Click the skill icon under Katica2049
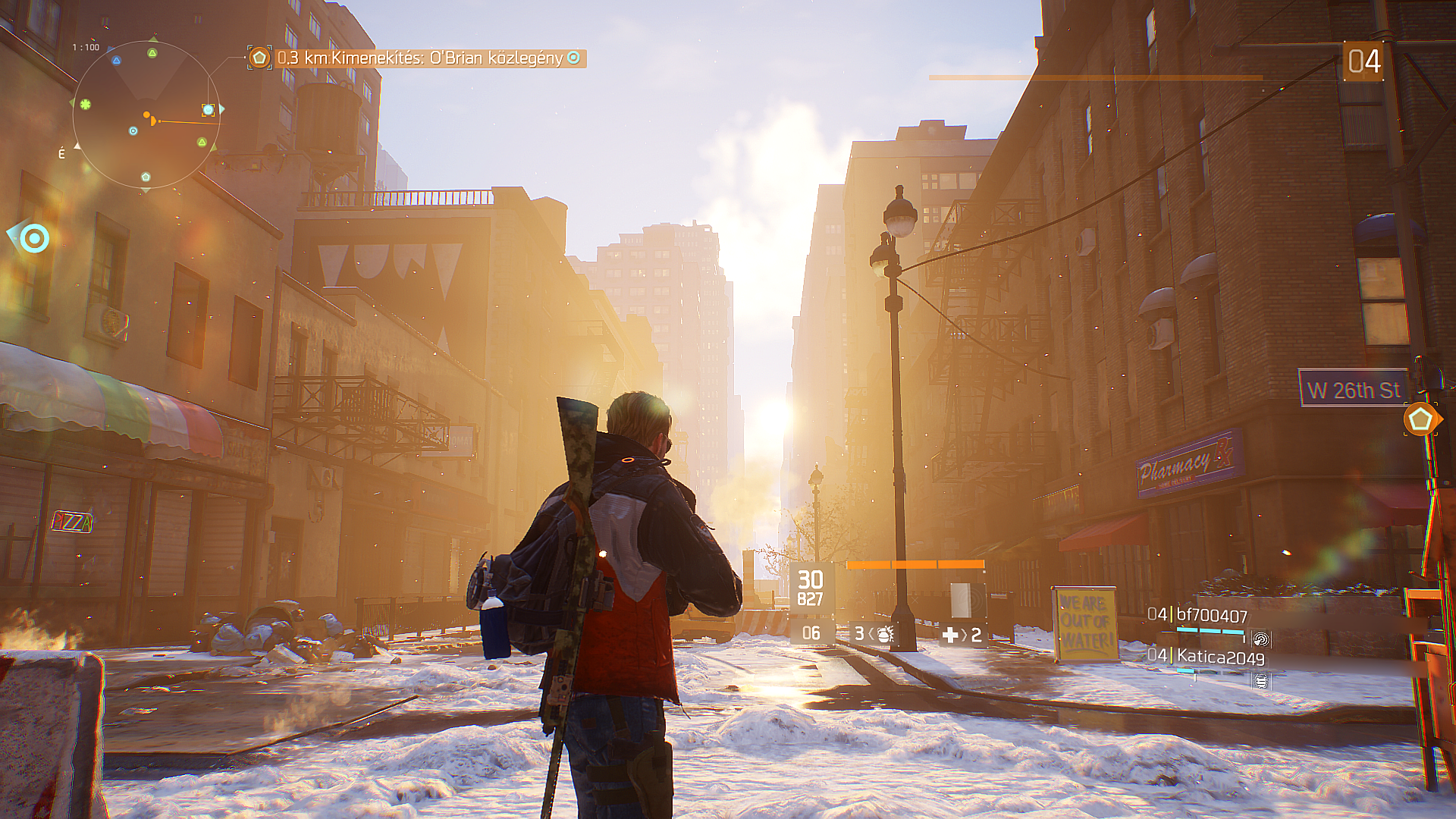The image size is (1456, 819). point(1260,681)
